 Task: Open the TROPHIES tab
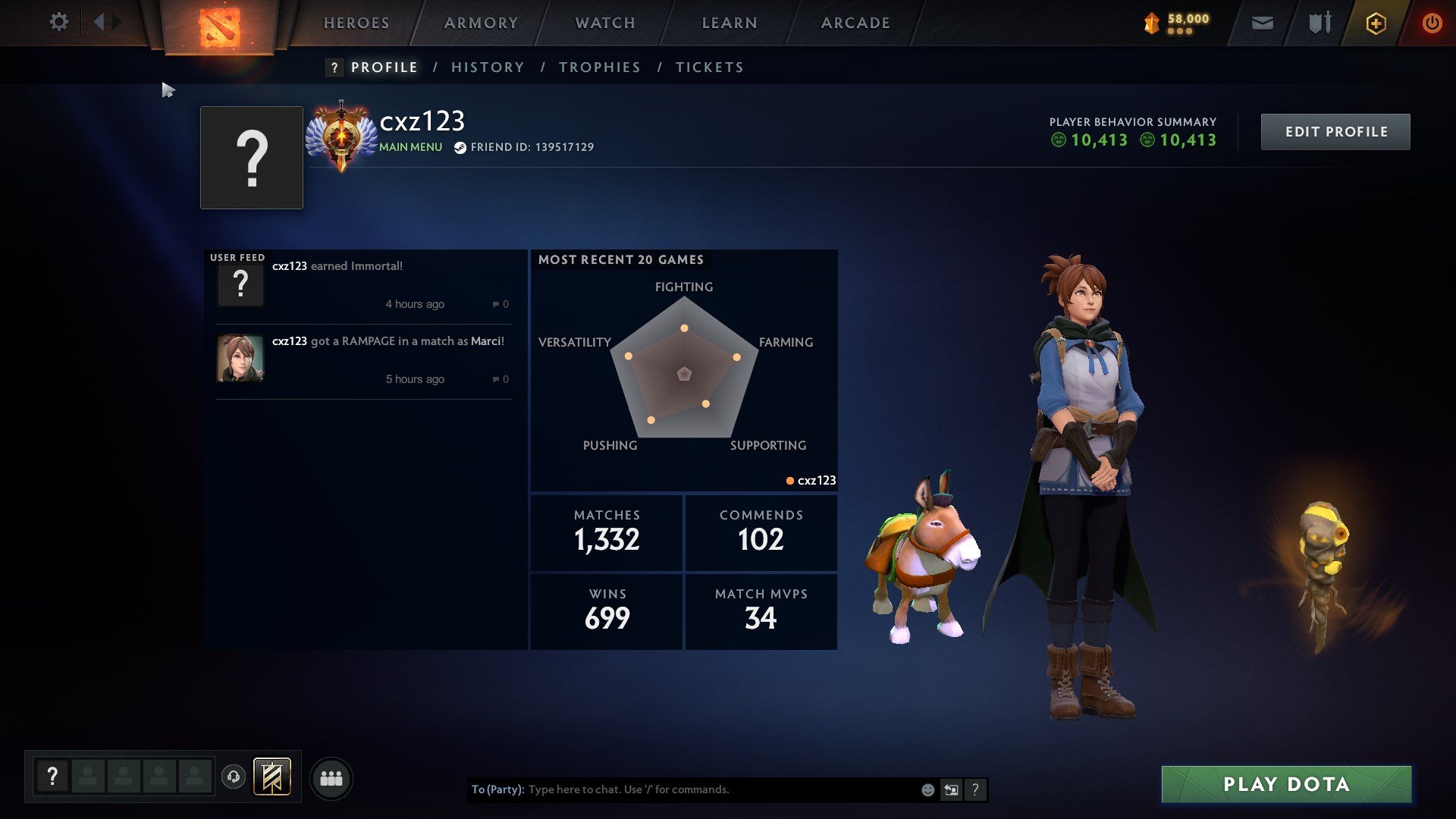[599, 67]
